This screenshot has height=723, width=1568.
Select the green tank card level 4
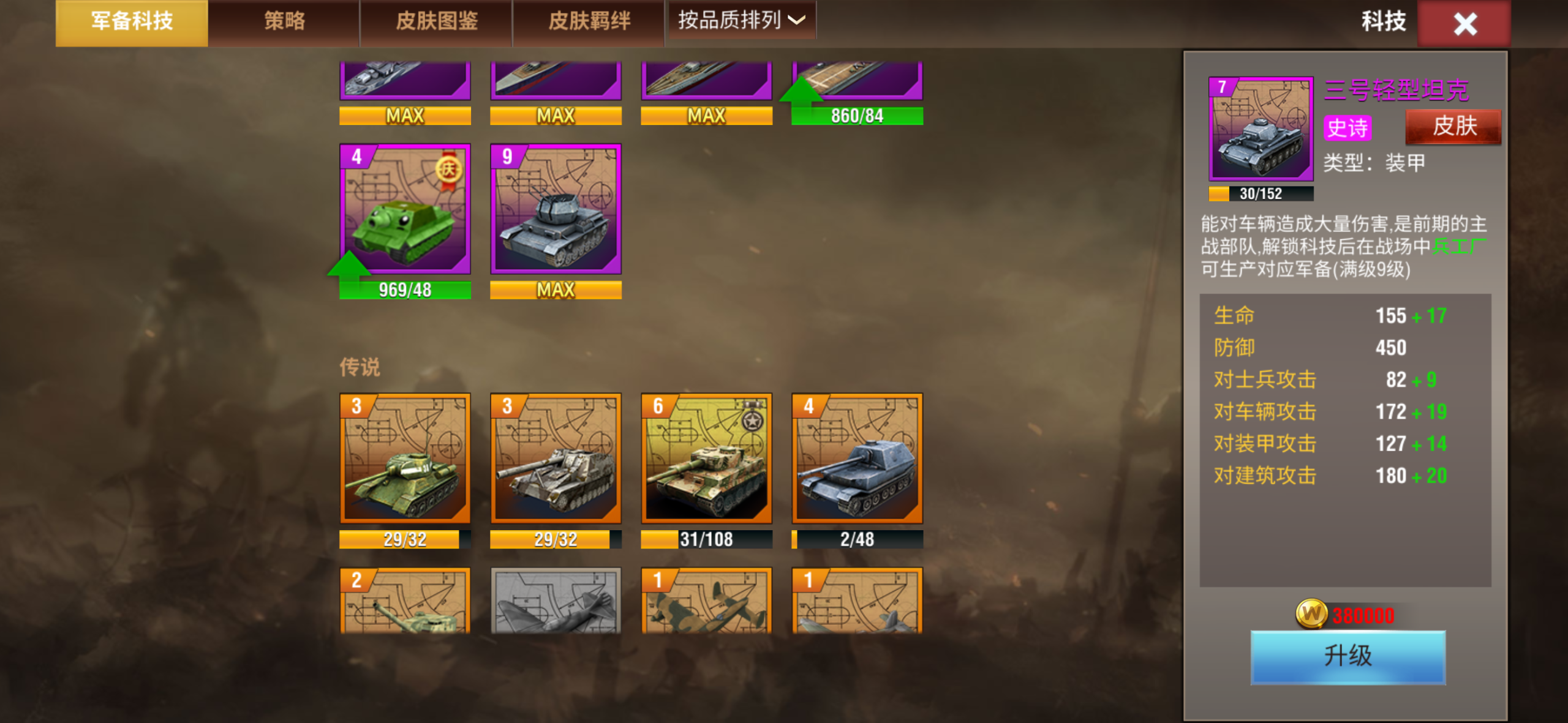tap(405, 209)
